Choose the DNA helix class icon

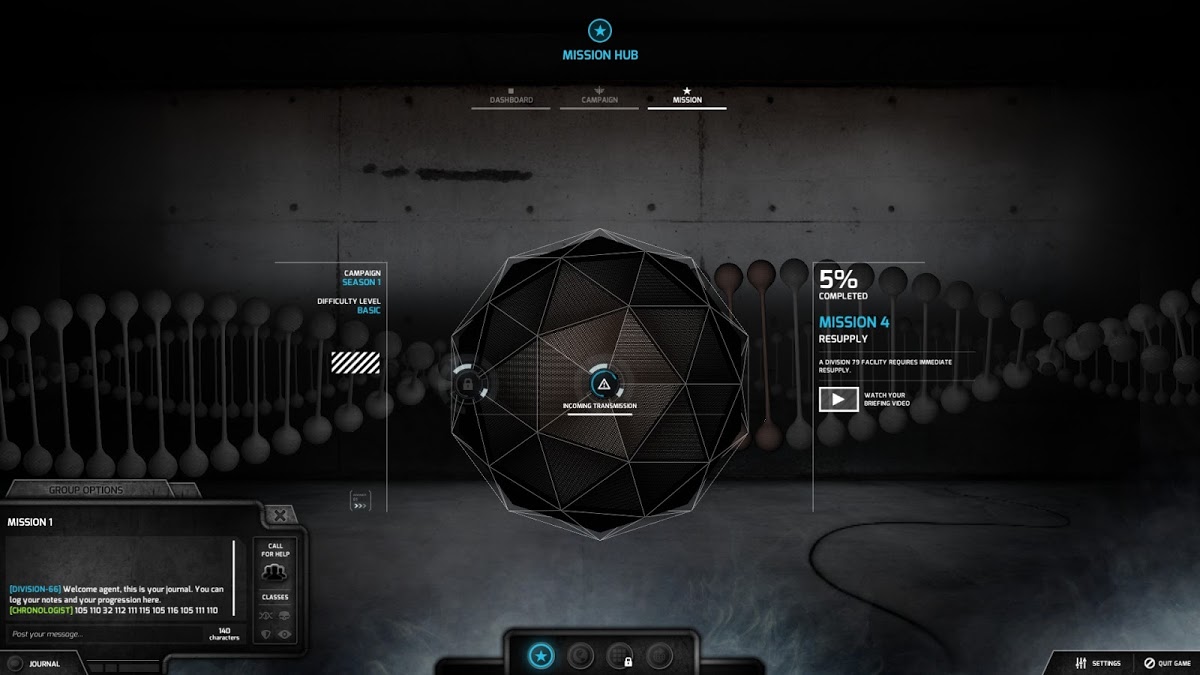click(266, 616)
